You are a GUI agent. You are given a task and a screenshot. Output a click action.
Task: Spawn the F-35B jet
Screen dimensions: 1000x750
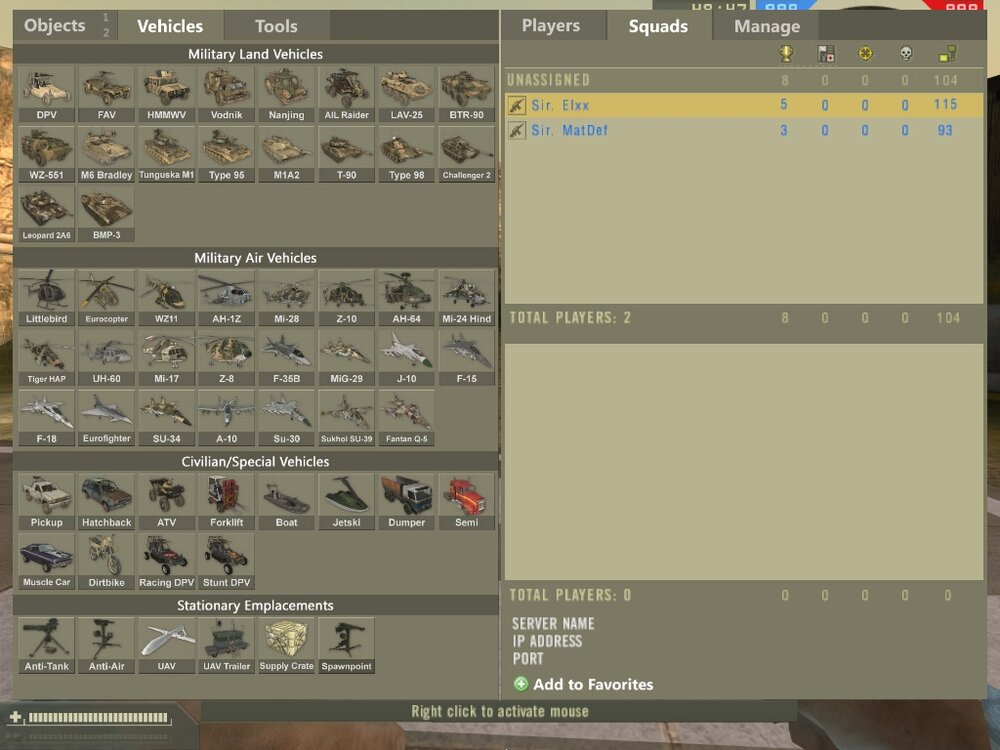tap(286, 358)
